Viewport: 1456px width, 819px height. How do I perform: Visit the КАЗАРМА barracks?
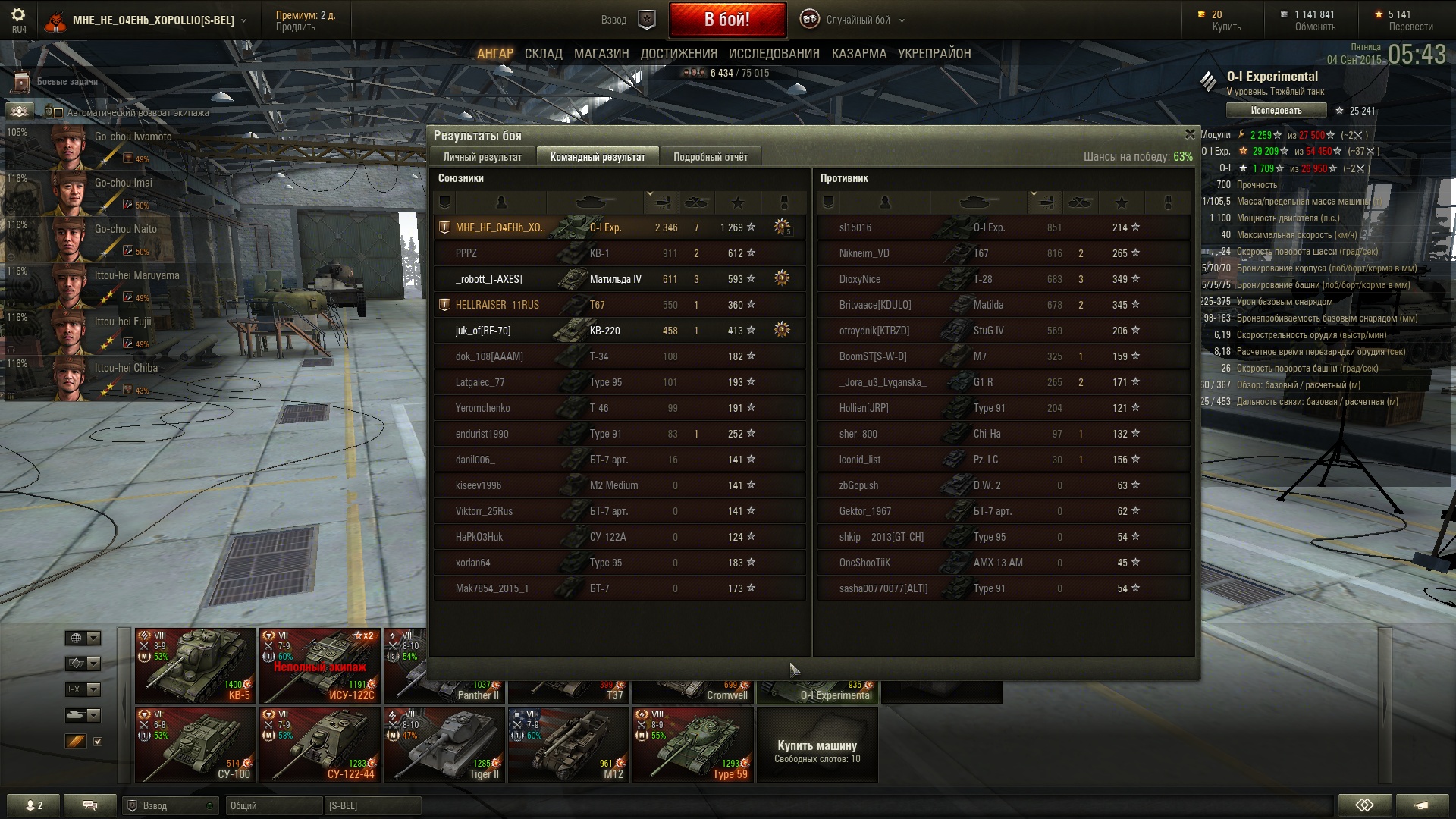tap(858, 54)
